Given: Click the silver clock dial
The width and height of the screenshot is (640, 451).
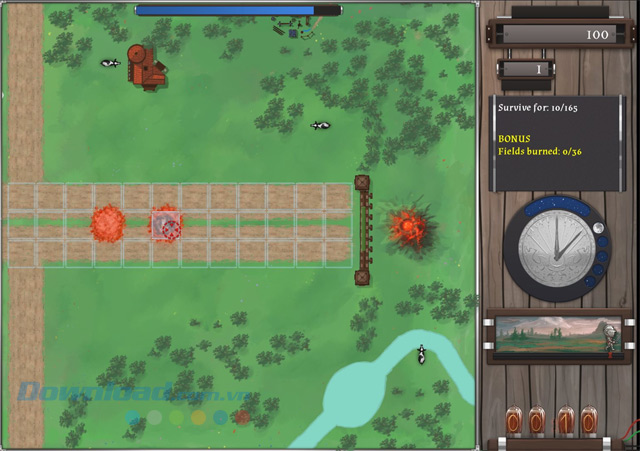Looking at the screenshot, I should (554, 246).
